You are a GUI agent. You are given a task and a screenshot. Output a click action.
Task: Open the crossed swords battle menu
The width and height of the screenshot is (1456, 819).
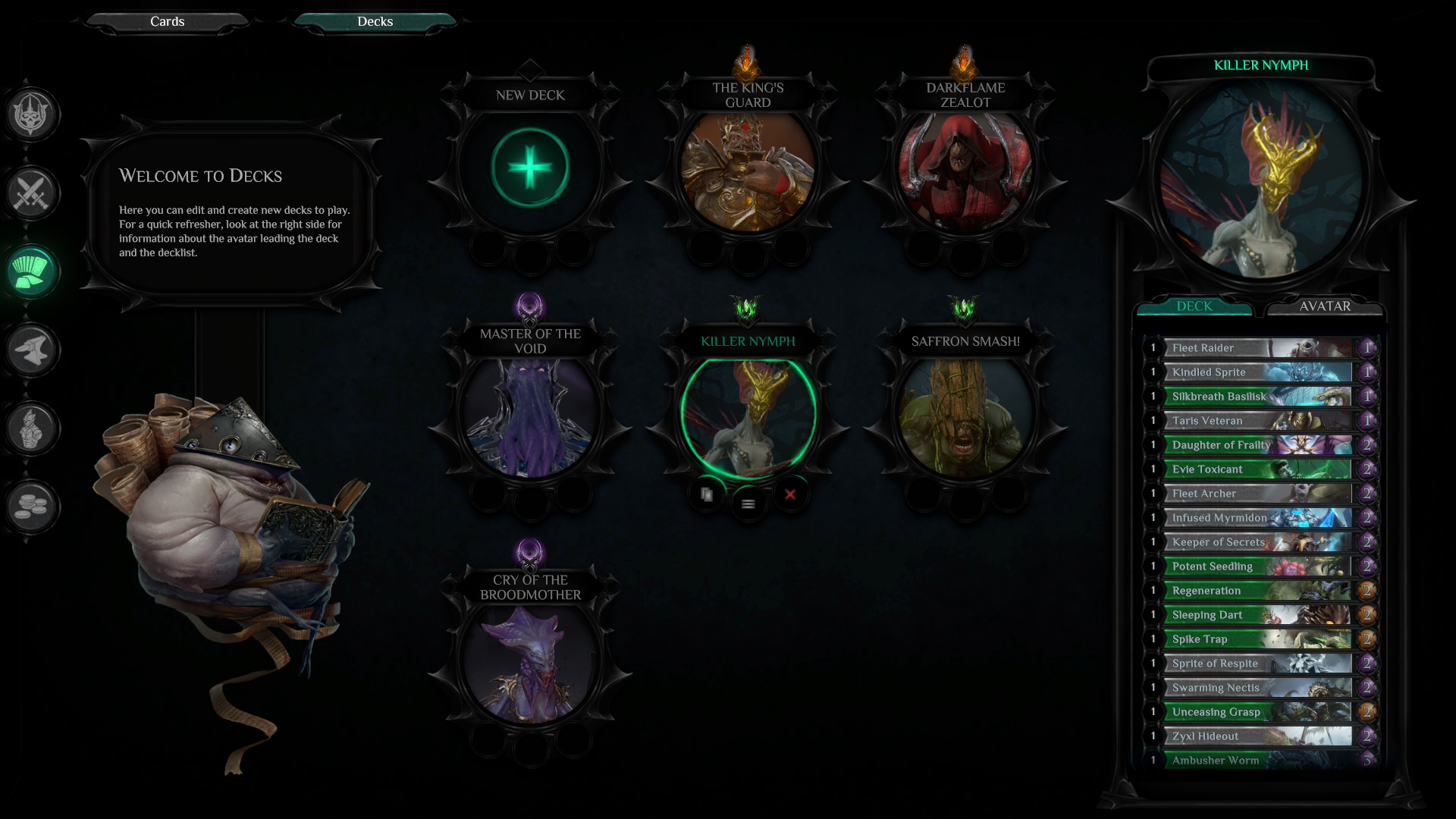tap(31, 193)
